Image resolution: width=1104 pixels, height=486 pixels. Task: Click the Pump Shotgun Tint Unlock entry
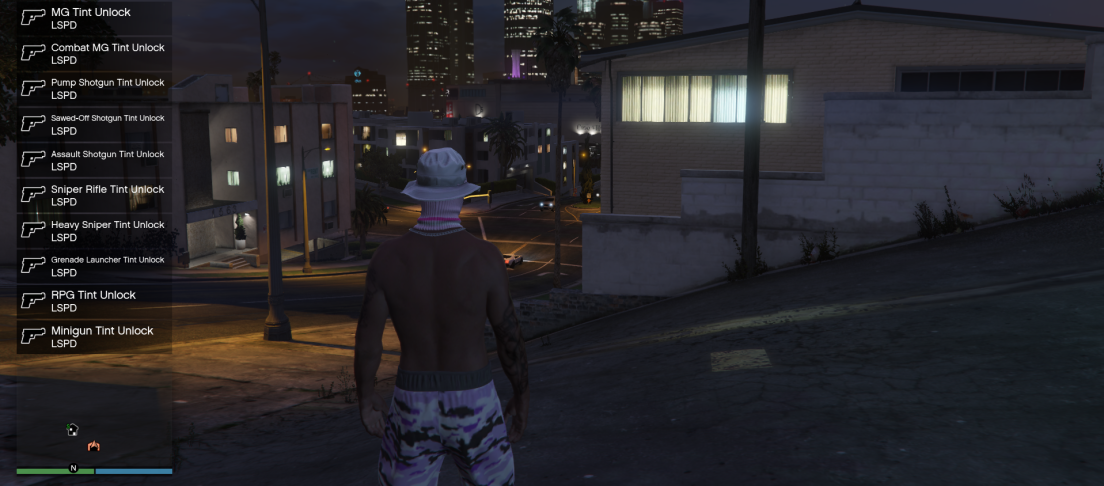click(x=94, y=88)
